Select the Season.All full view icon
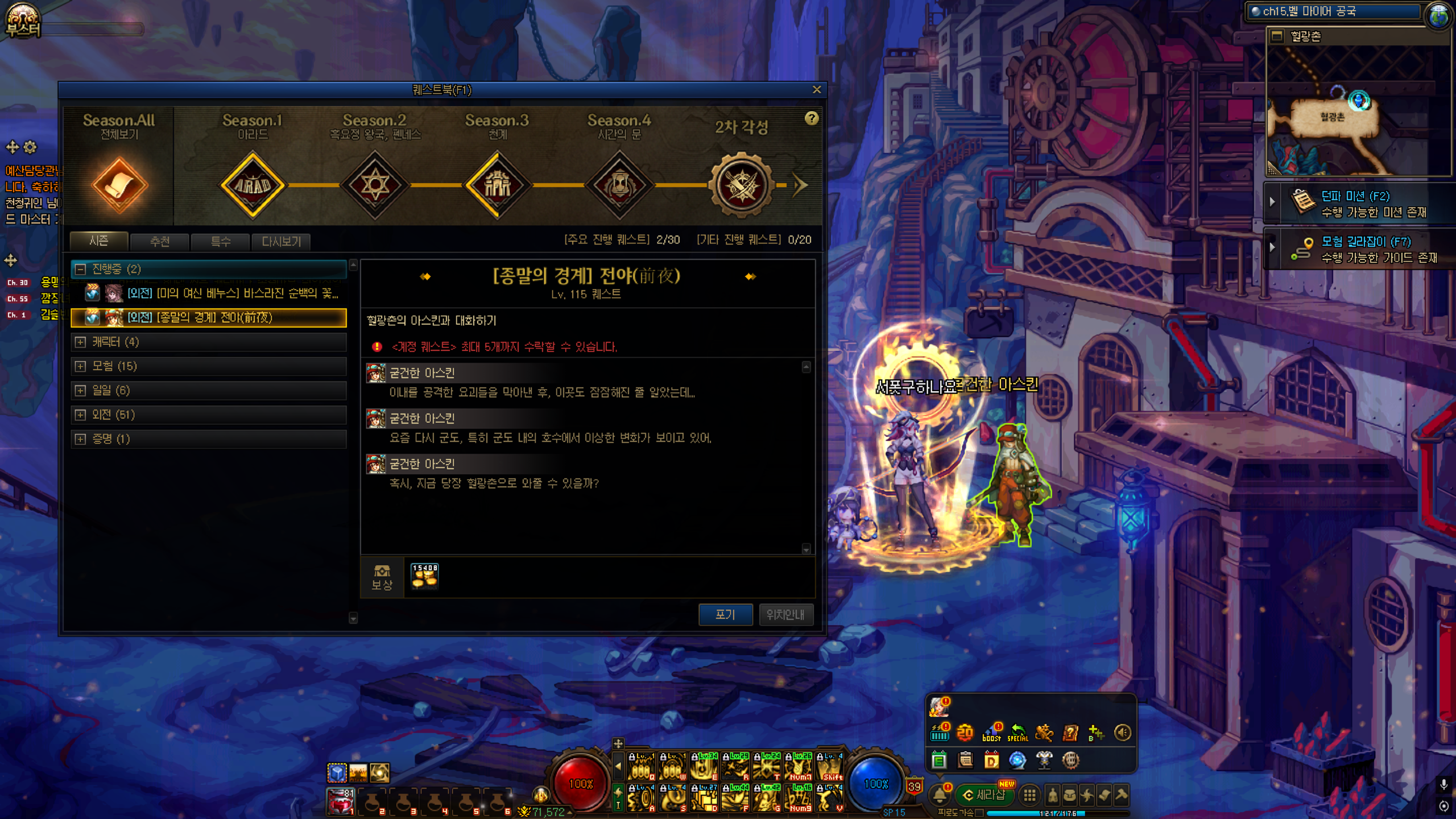 coord(119,185)
